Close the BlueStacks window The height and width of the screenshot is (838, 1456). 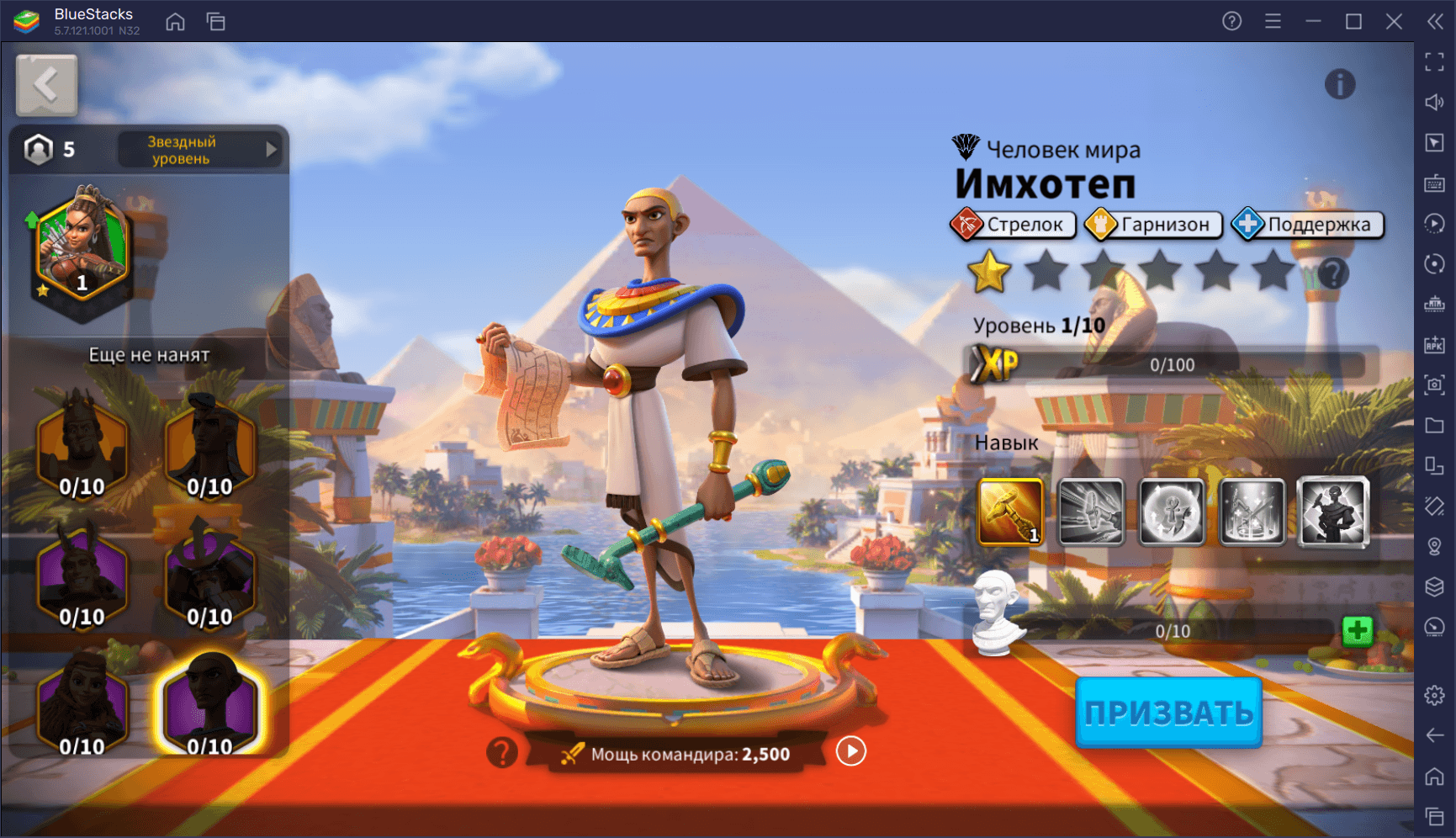point(1394,21)
